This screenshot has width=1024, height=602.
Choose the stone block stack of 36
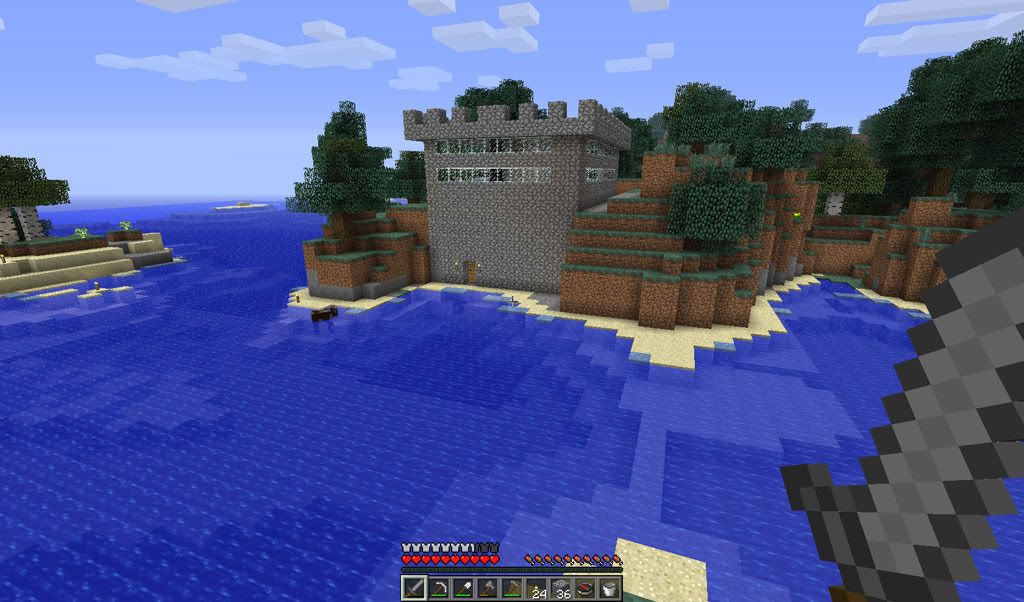(x=561, y=588)
